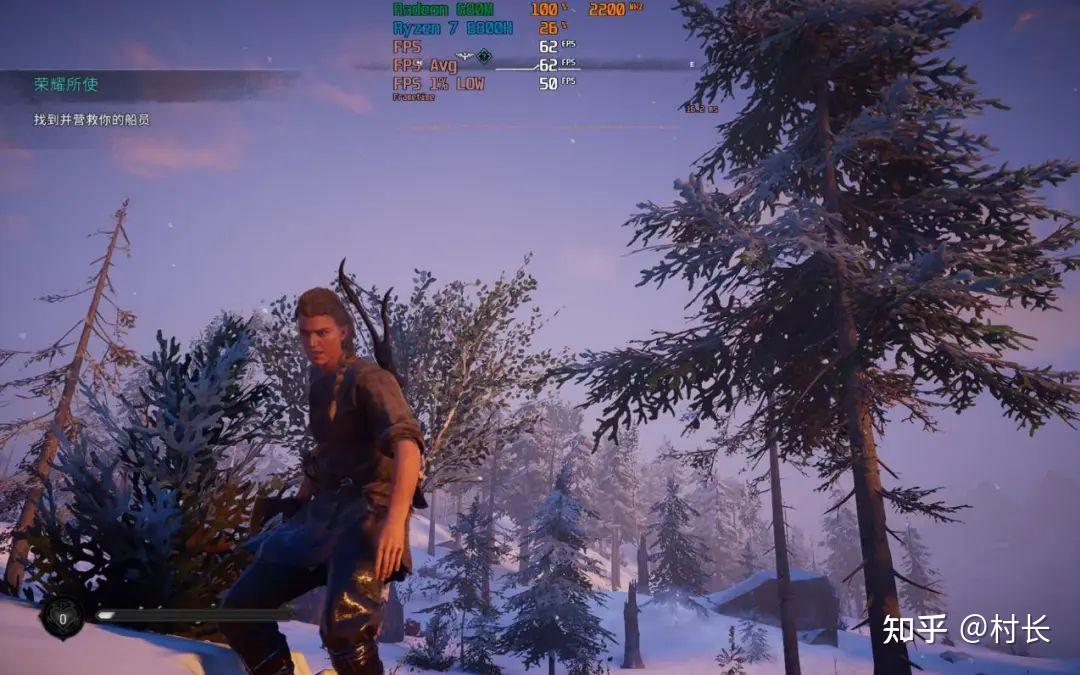1080x675 pixels.
Task: Select the 找到并营救你的船员 objective text
Action: tap(91, 120)
